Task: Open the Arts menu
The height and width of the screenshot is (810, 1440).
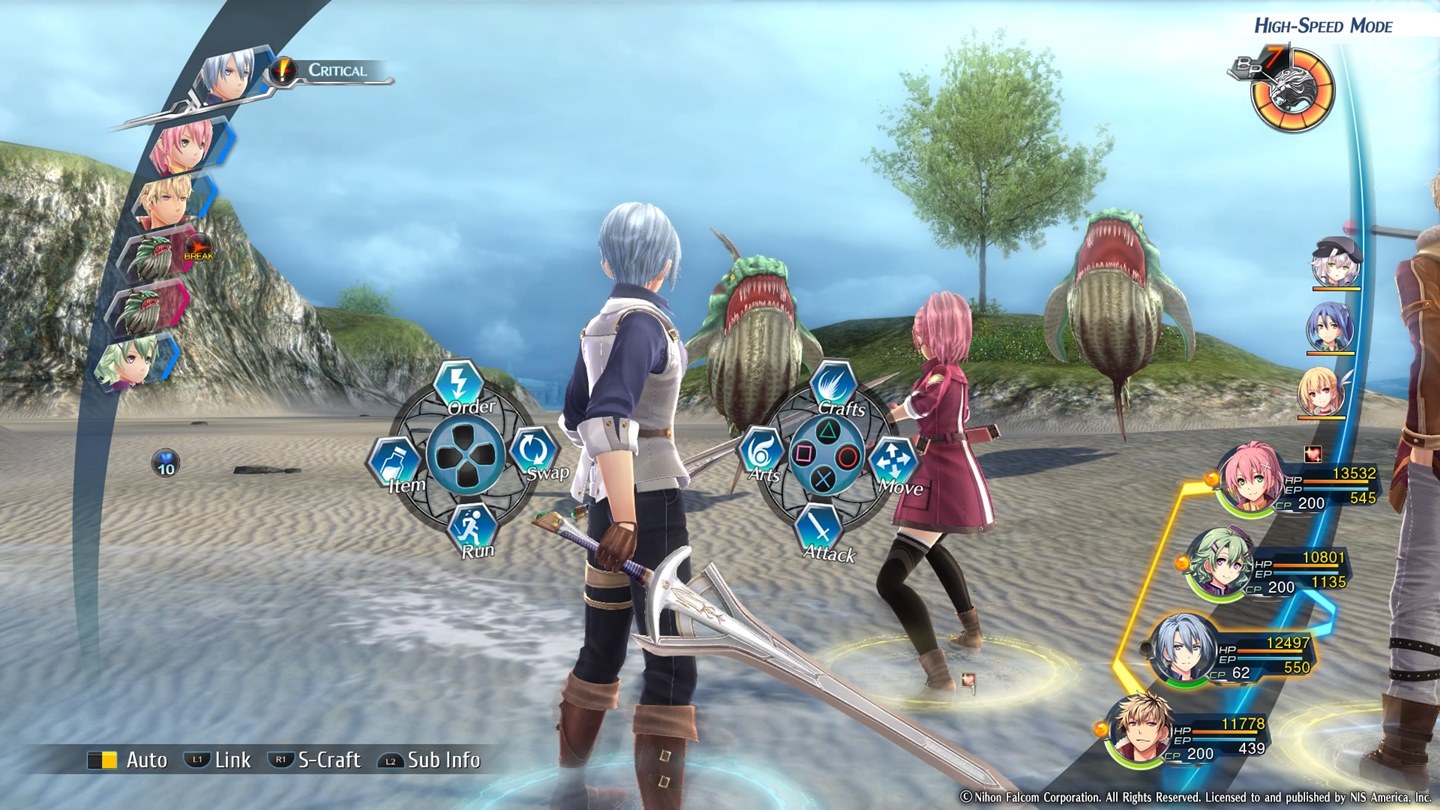Action: pyautogui.click(x=761, y=452)
